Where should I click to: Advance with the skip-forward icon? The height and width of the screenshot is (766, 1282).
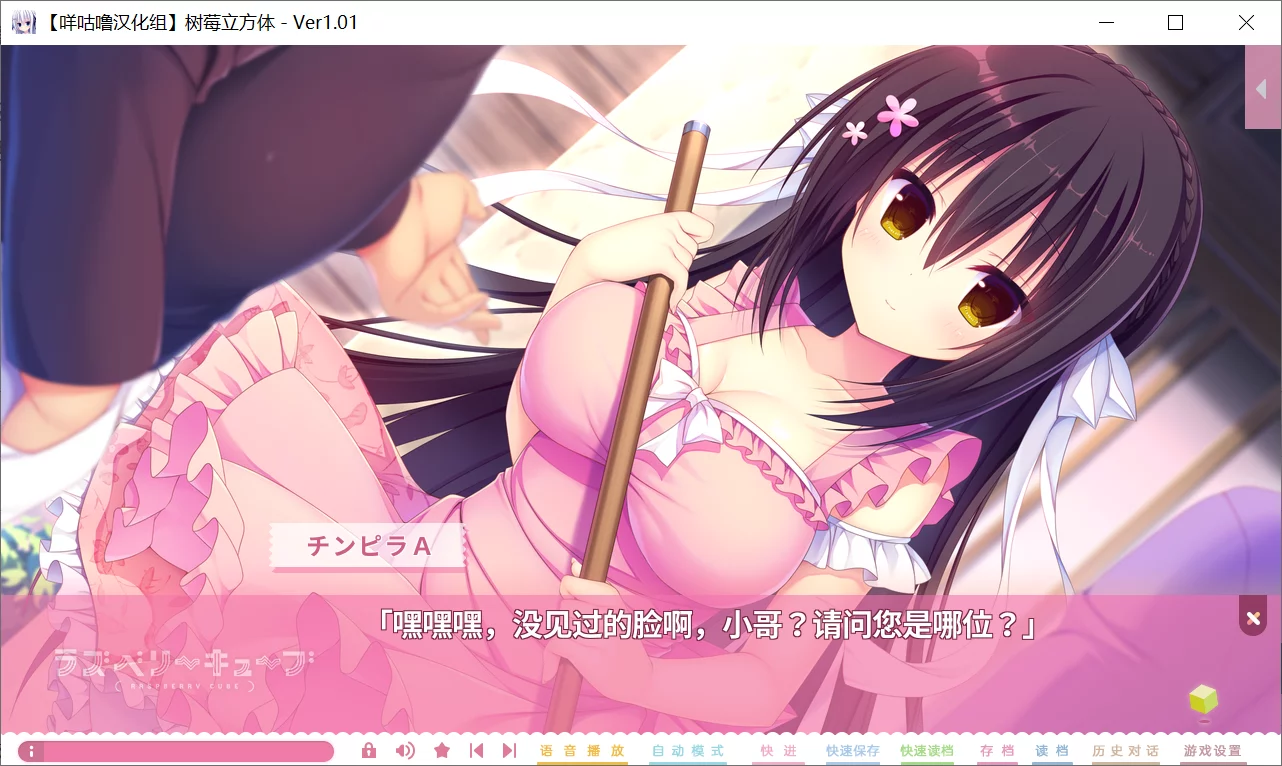coord(507,749)
